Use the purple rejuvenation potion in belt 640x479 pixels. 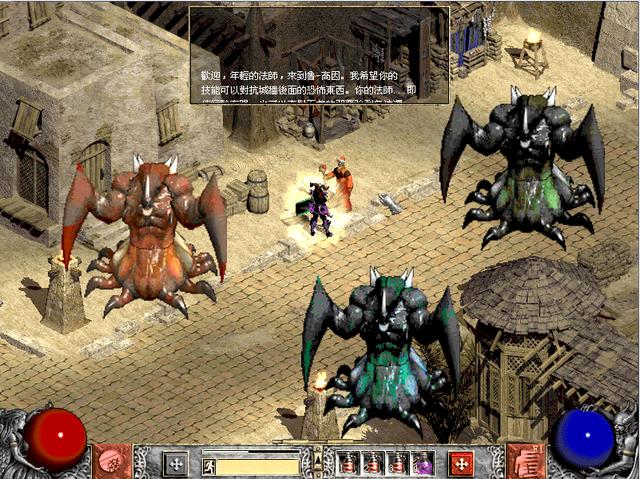[424, 464]
